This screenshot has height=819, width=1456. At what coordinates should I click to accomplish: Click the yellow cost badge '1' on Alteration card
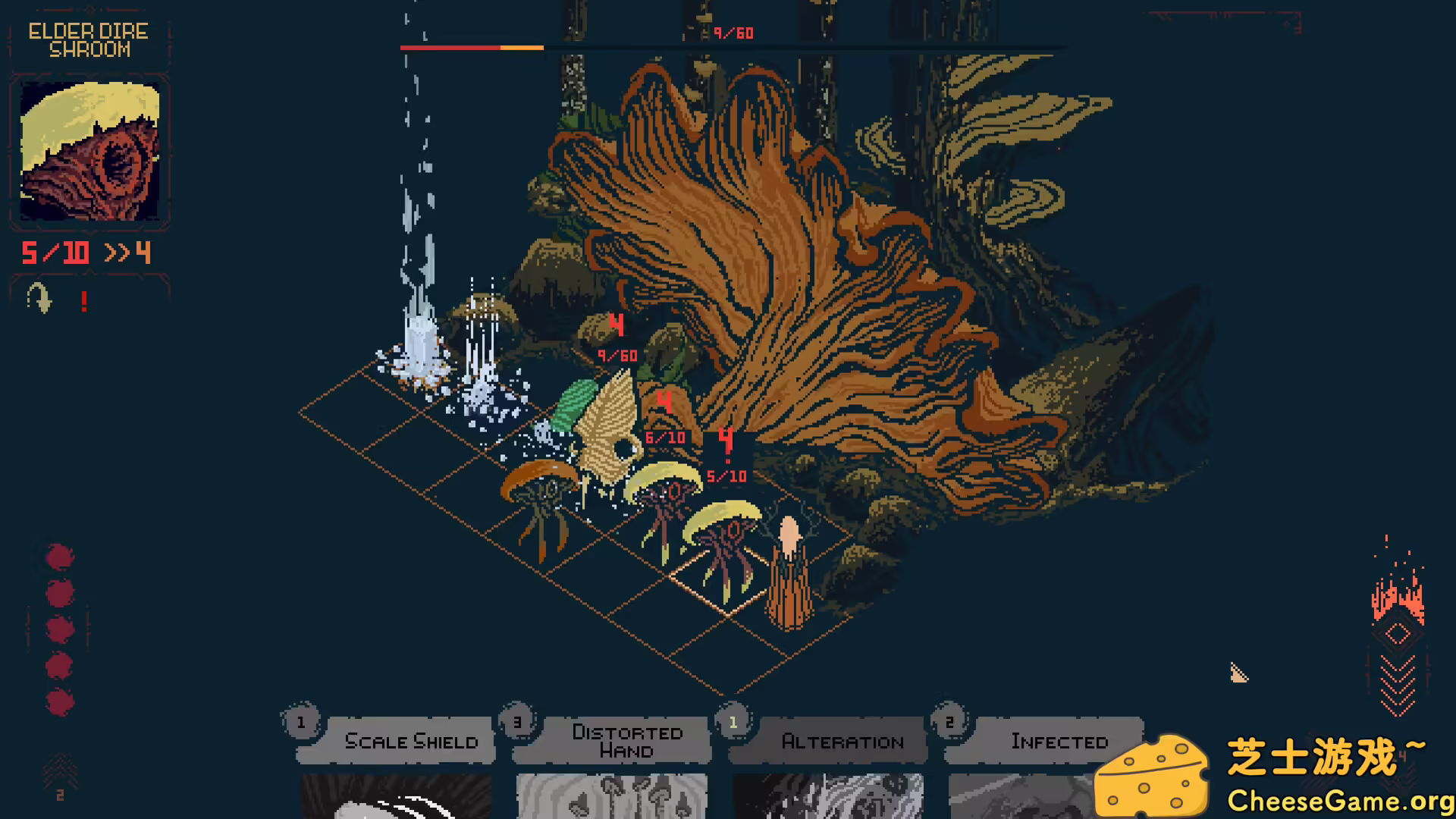(733, 723)
